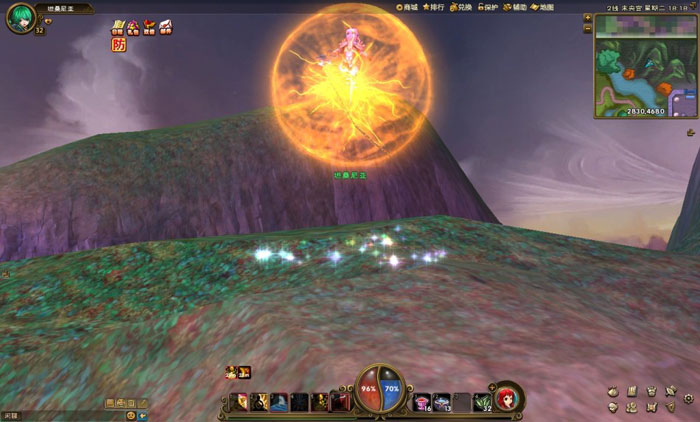Click the red-haired pet portrait
The height and width of the screenshot is (422, 700).
(508, 396)
